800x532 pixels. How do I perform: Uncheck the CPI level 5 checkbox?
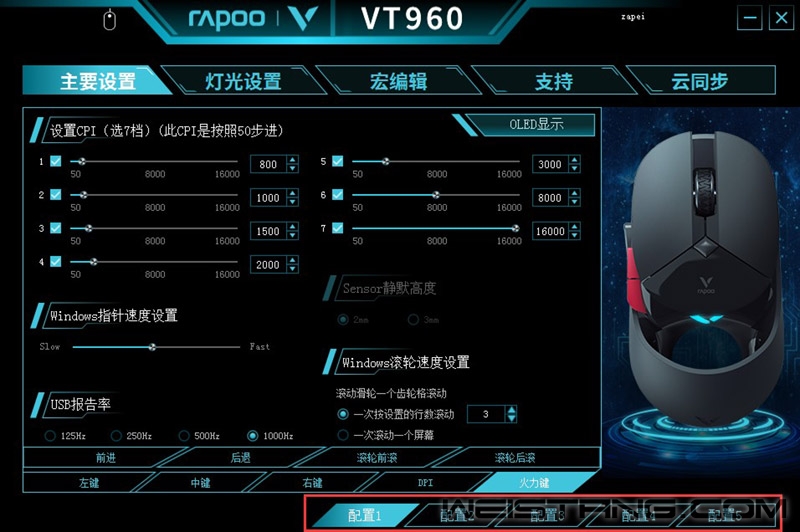click(x=338, y=162)
